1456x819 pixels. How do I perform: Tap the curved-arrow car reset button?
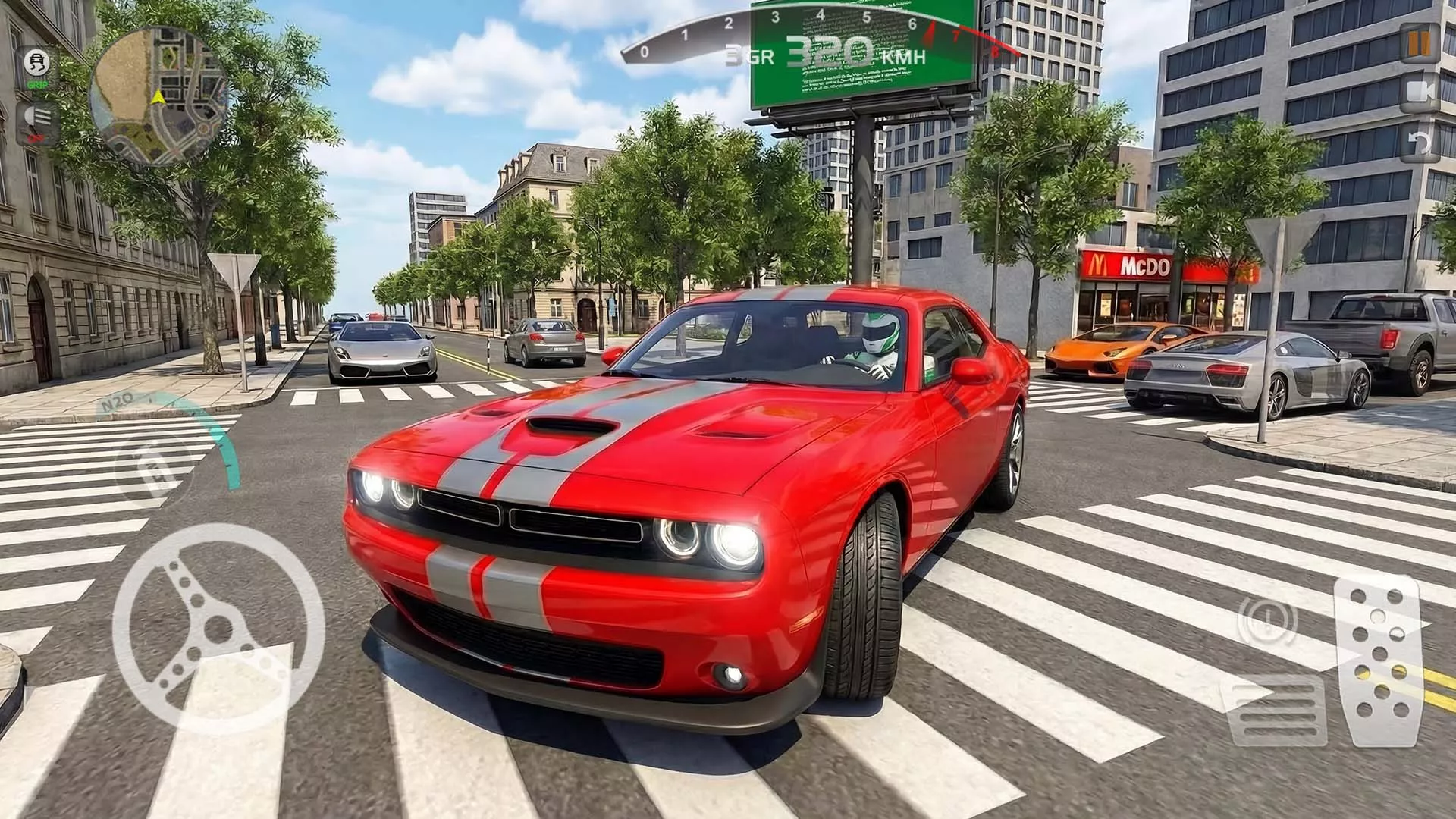1419,142
